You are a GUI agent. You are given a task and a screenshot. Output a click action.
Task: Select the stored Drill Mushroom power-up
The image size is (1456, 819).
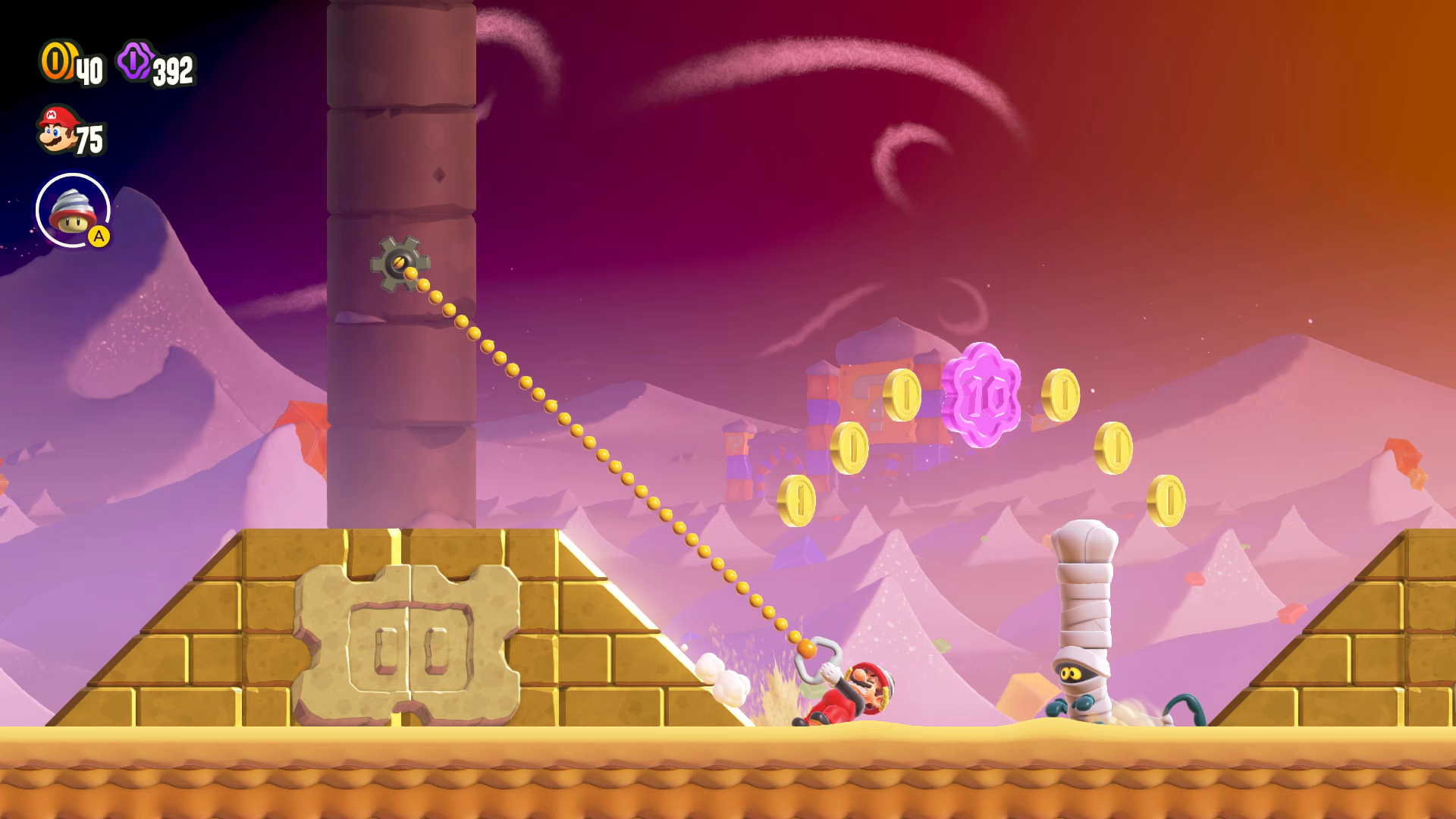point(73,211)
